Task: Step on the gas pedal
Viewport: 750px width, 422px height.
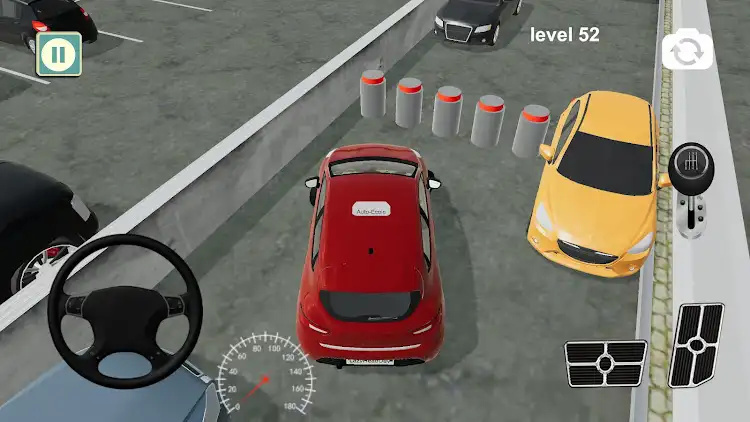Action: (699, 344)
